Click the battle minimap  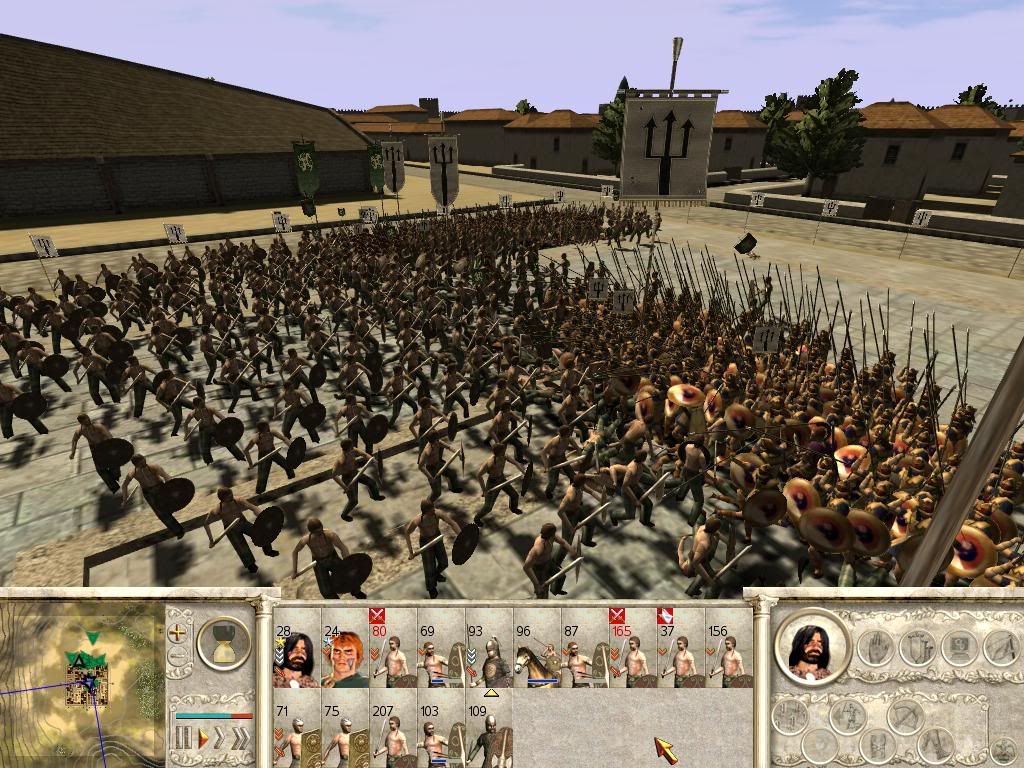click(82, 680)
